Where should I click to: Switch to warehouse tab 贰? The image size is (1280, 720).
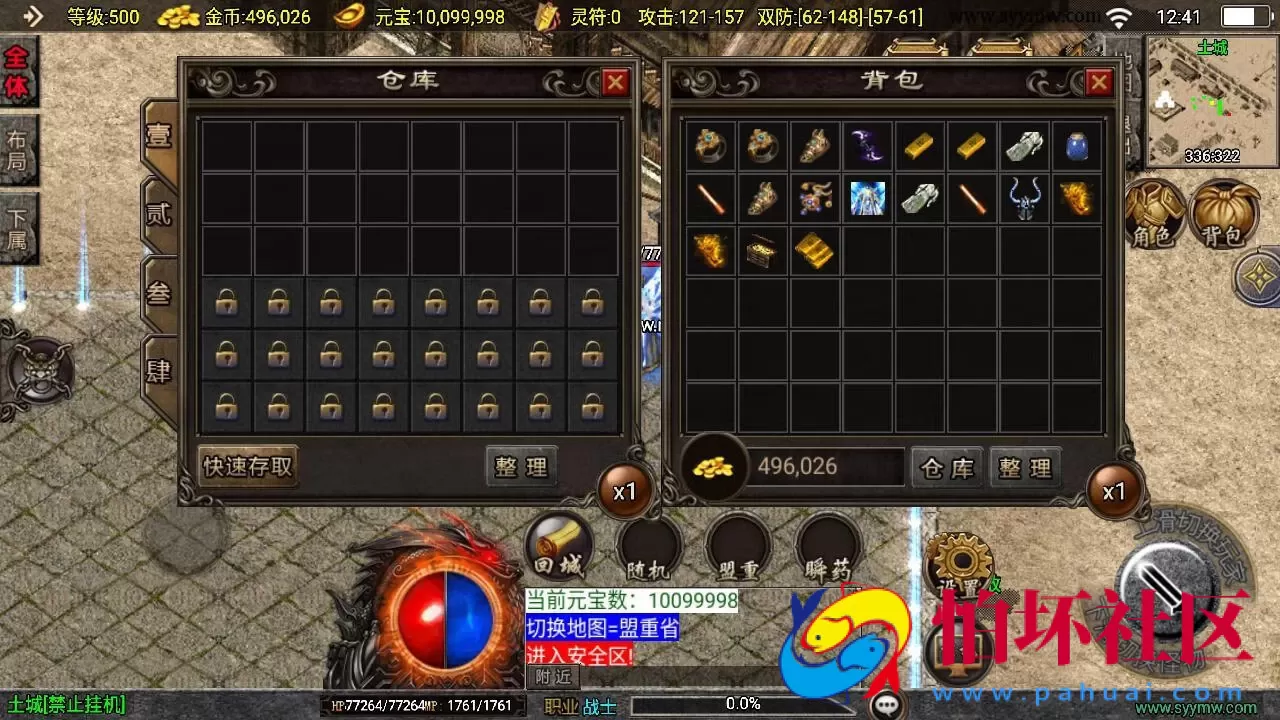click(160, 215)
